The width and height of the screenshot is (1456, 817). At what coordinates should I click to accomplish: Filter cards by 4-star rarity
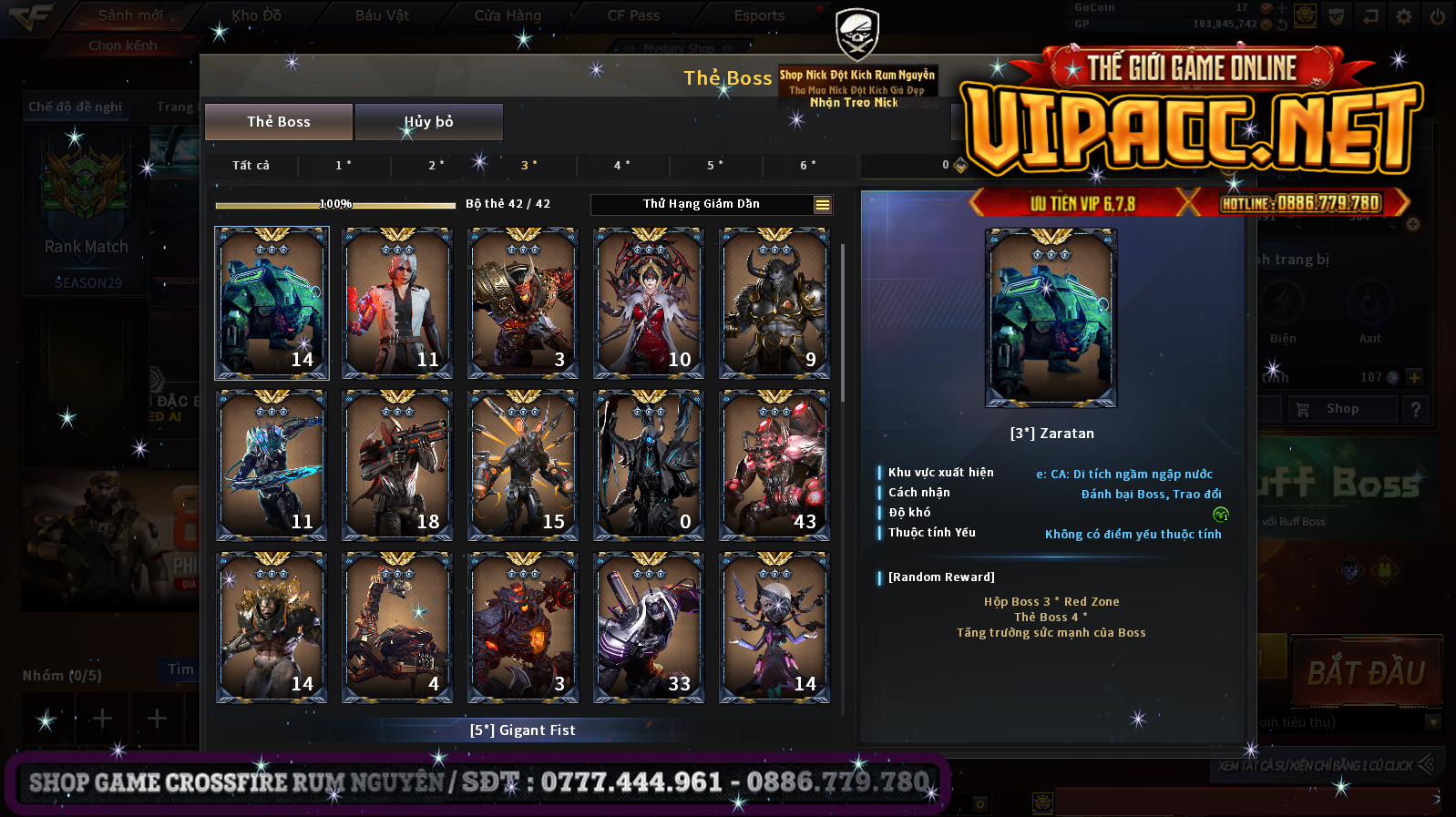coord(622,165)
